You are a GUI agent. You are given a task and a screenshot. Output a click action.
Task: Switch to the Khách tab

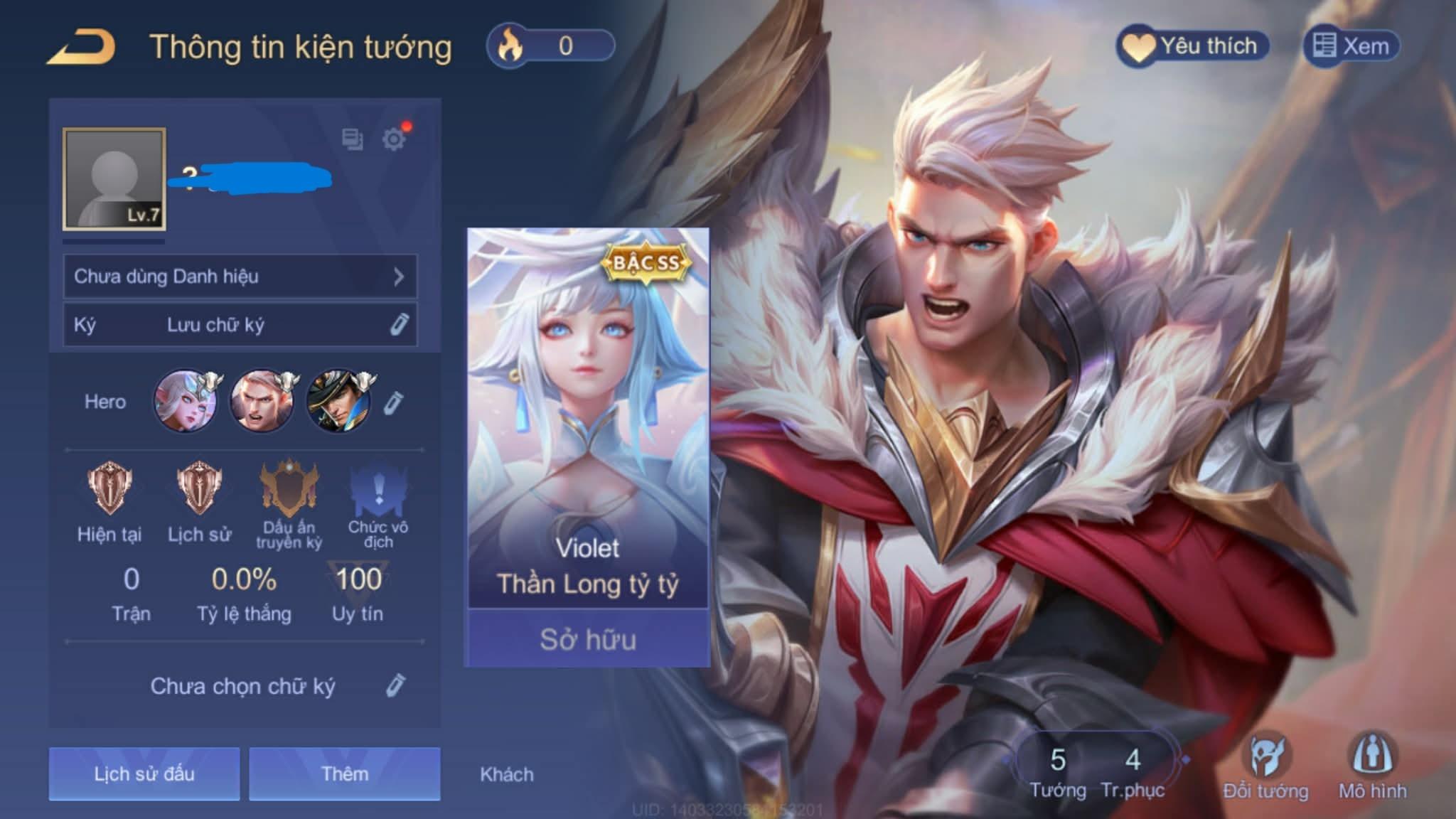coord(506,775)
